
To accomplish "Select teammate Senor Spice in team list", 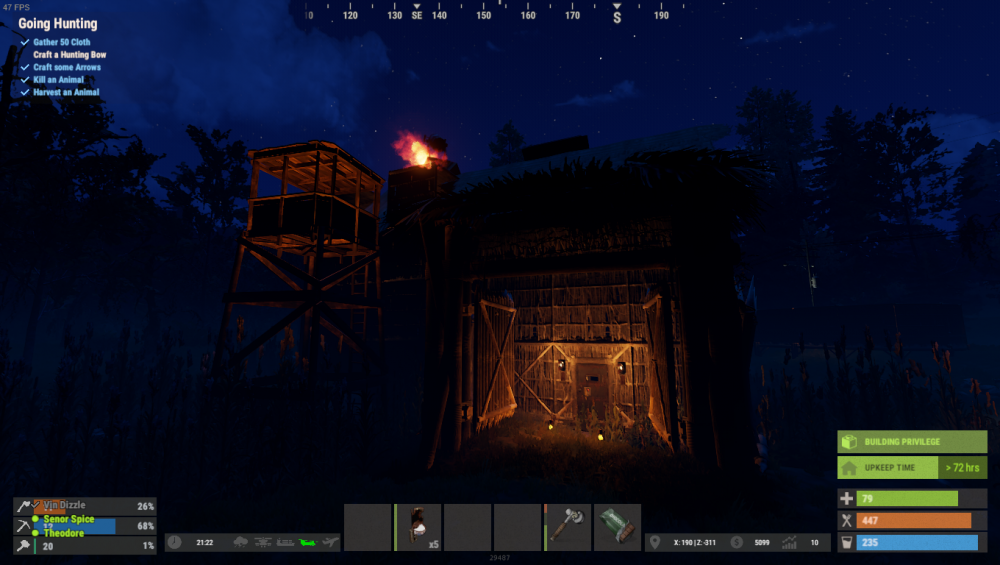I will (68, 520).
